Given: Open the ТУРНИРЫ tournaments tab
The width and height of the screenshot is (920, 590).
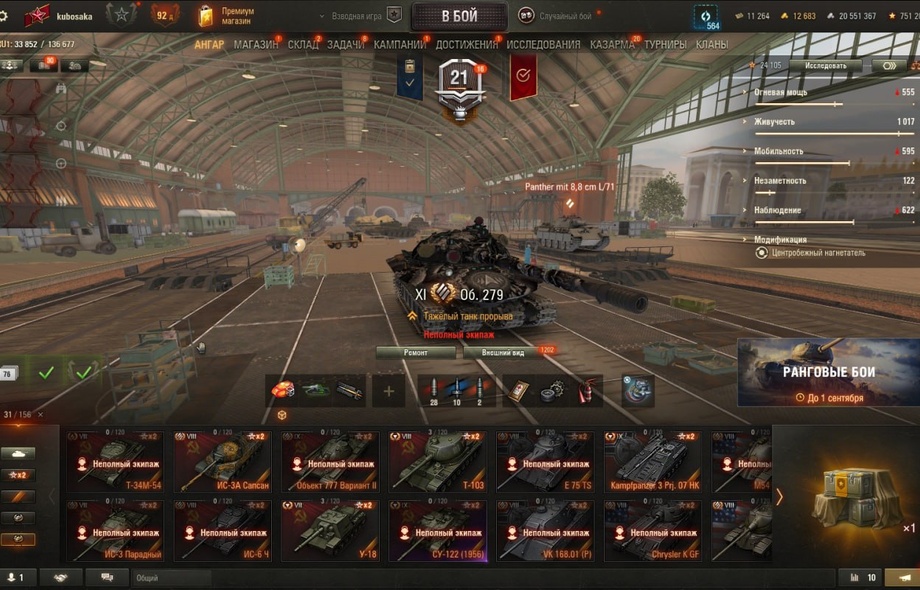Looking at the screenshot, I should [665, 45].
